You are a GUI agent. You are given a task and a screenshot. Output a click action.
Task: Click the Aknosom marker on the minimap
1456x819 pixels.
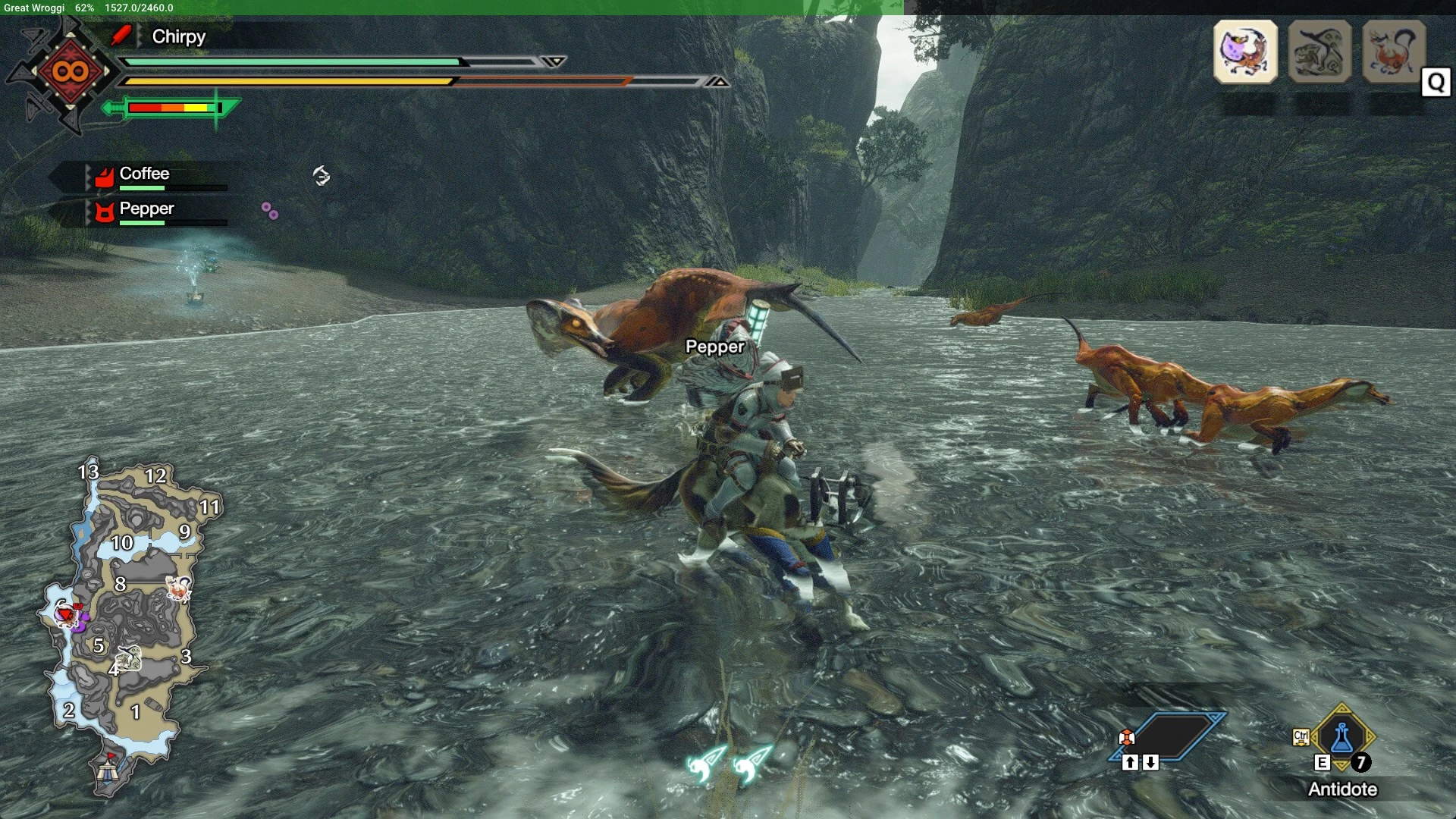pos(129,658)
